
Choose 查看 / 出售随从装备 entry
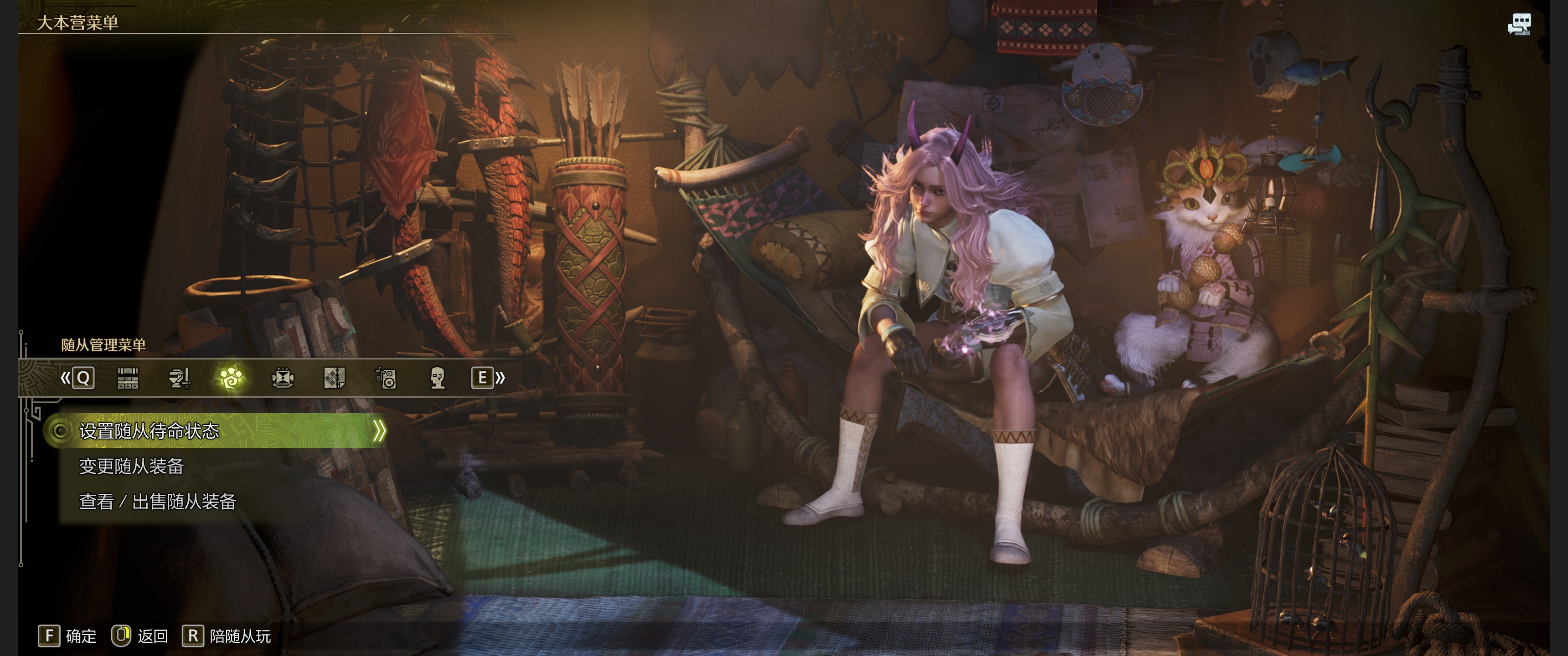click(x=158, y=502)
